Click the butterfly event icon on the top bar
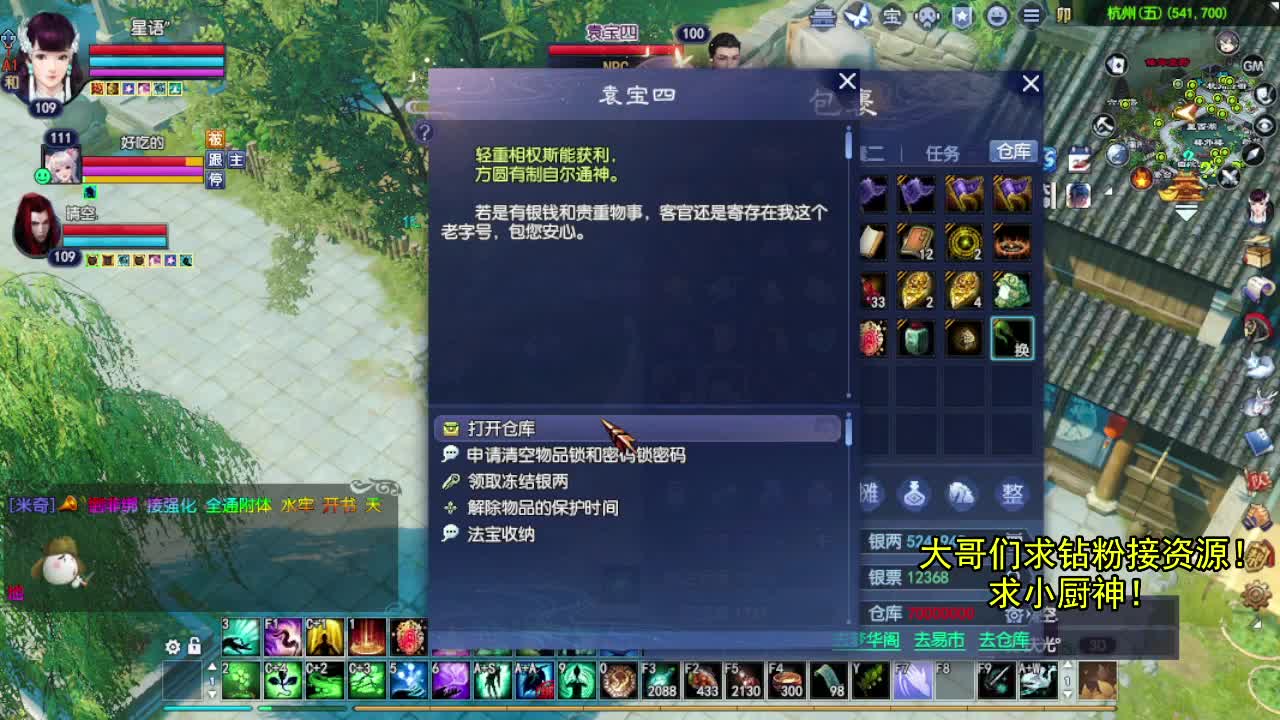1280x720 pixels. coord(856,15)
